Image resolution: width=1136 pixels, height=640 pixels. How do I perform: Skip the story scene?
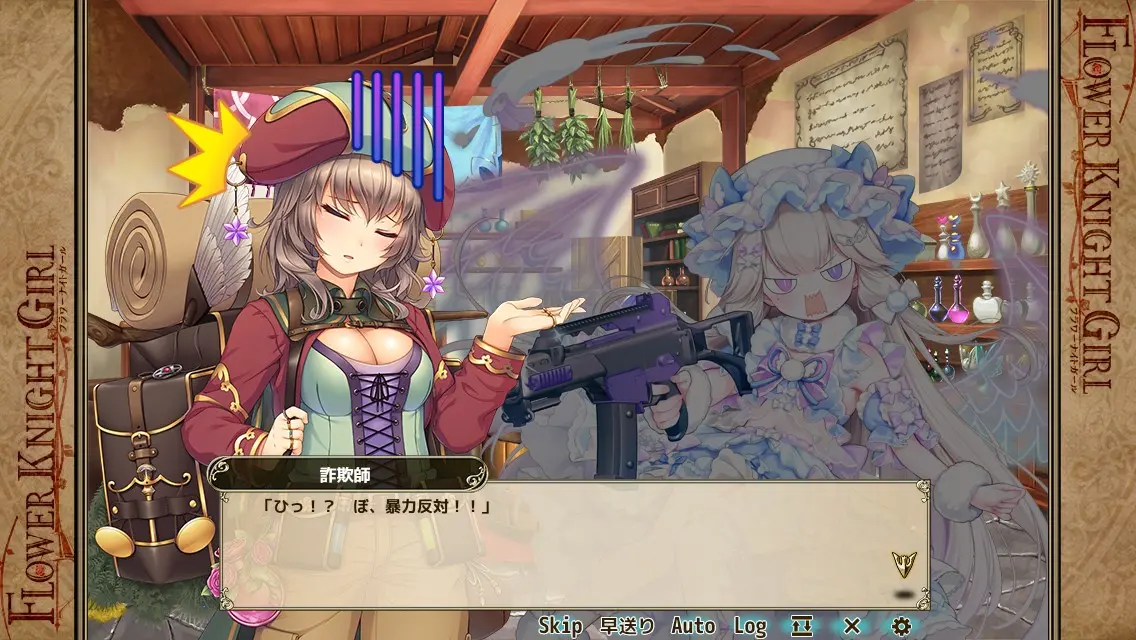(x=560, y=626)
